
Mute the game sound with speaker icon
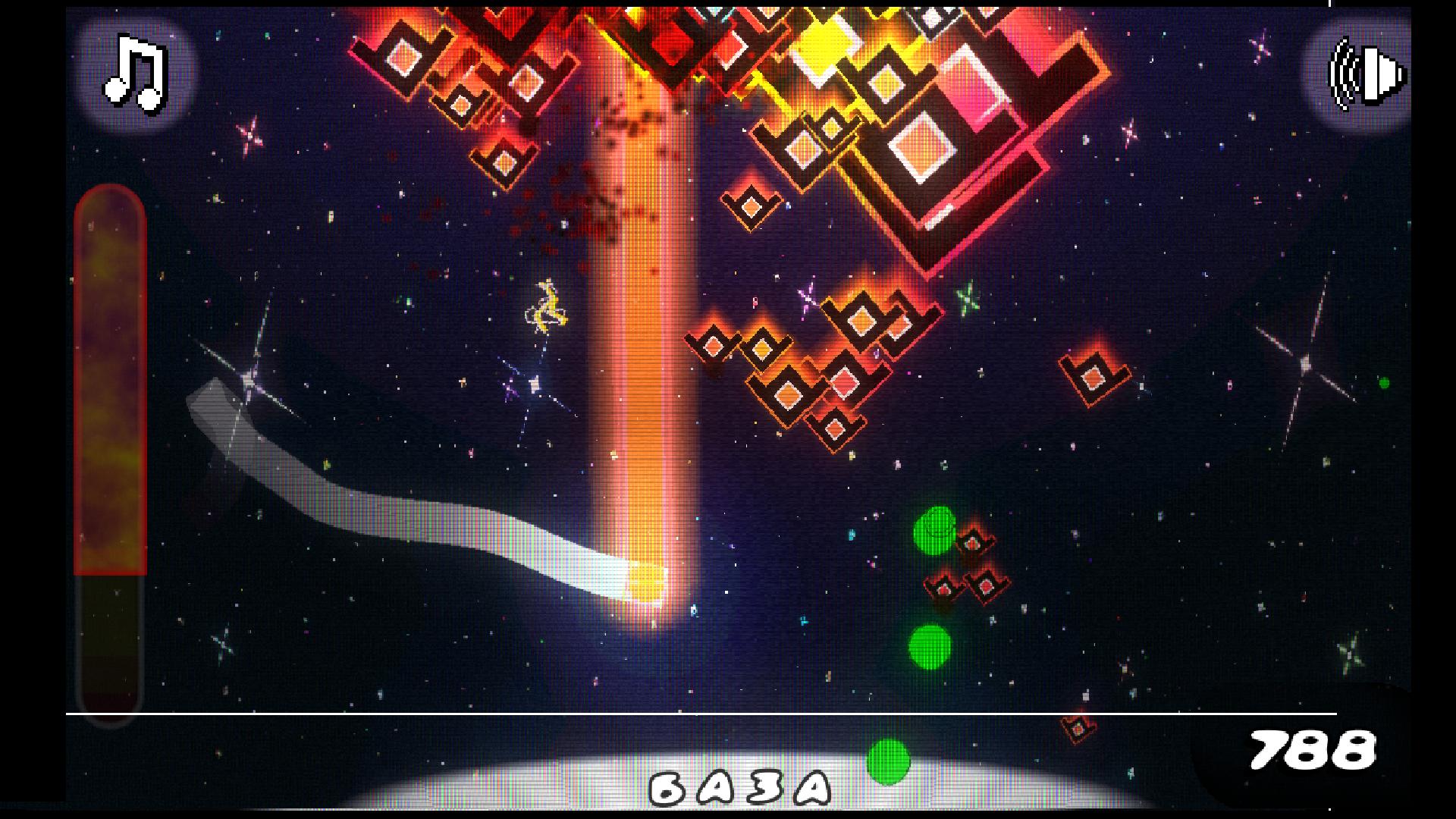click(x=1367, y=74)
